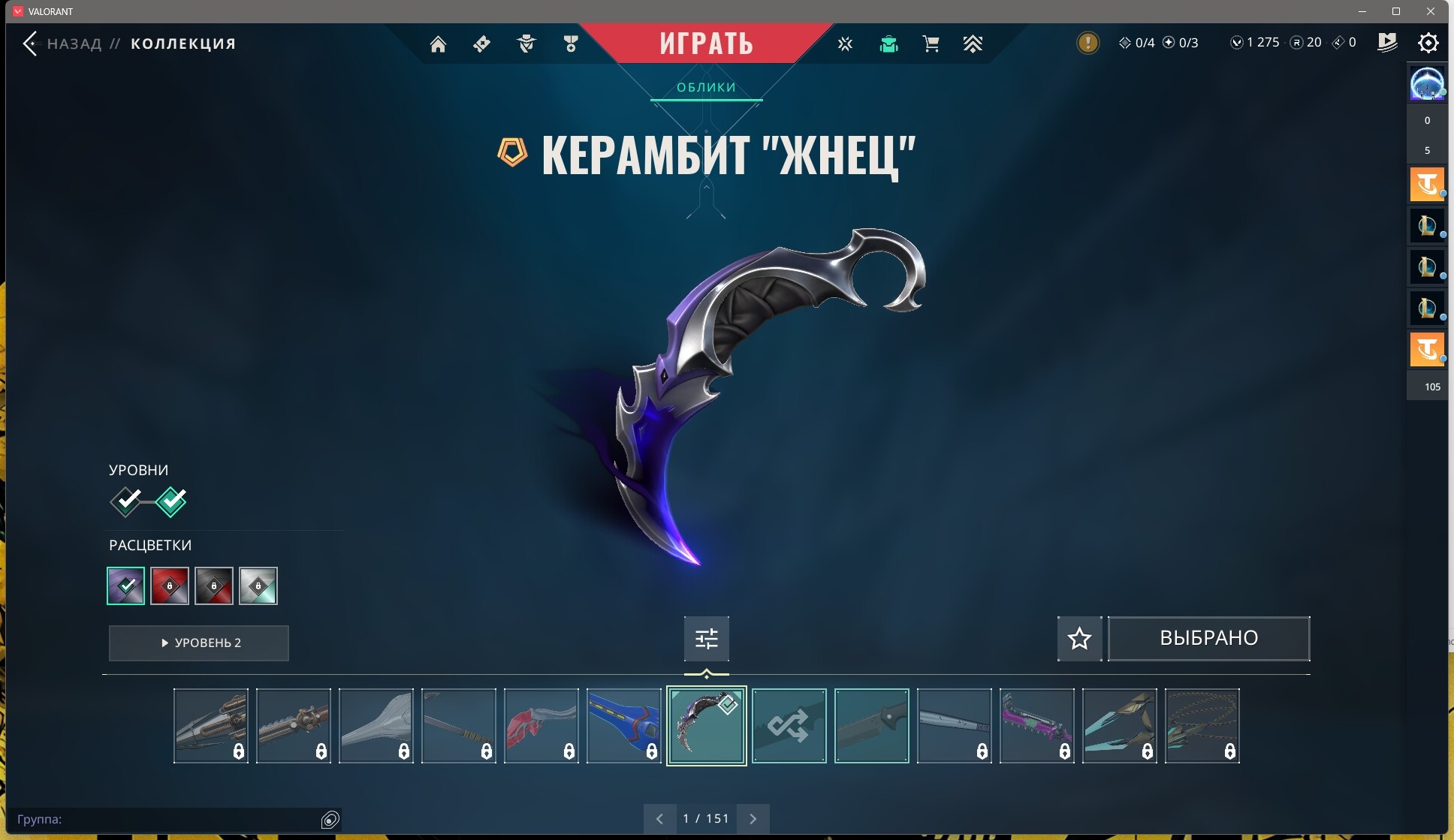Open the home lobby icon
This screenshot has width=1454, height=840.
coord(438,44)
